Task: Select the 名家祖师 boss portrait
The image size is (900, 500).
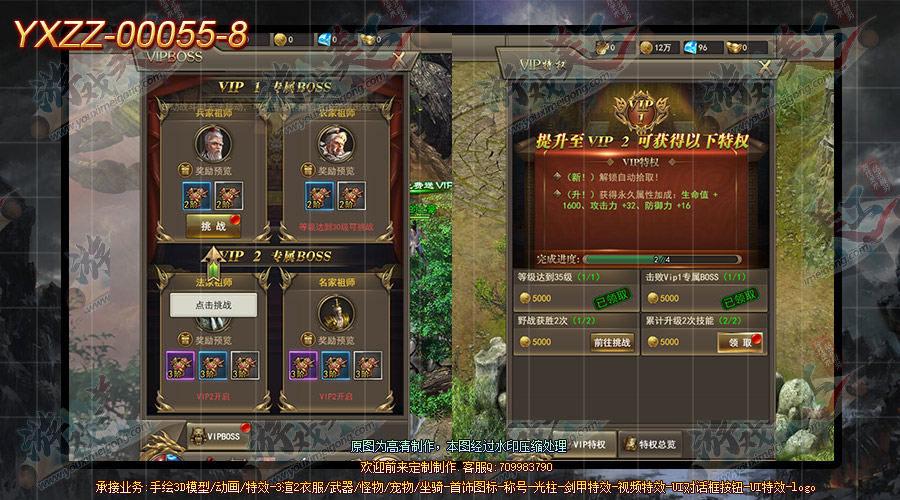Action: [x=334, y=316]
